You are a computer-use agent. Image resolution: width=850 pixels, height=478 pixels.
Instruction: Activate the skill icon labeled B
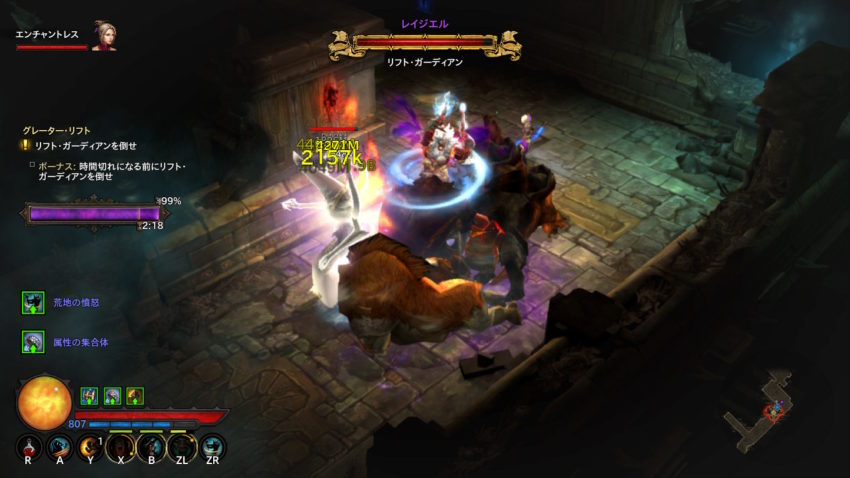[152, 447]
